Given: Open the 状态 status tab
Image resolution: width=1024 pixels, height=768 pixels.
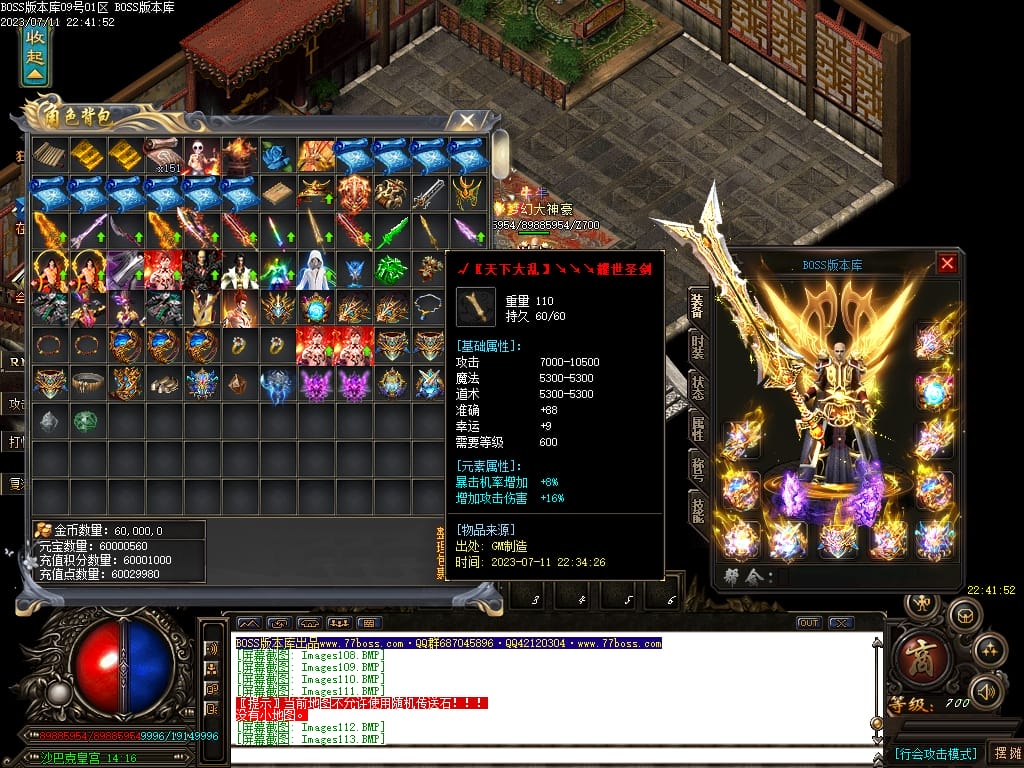Looking at the screenshot, I should pyautogui.click(x=698, y=386).
